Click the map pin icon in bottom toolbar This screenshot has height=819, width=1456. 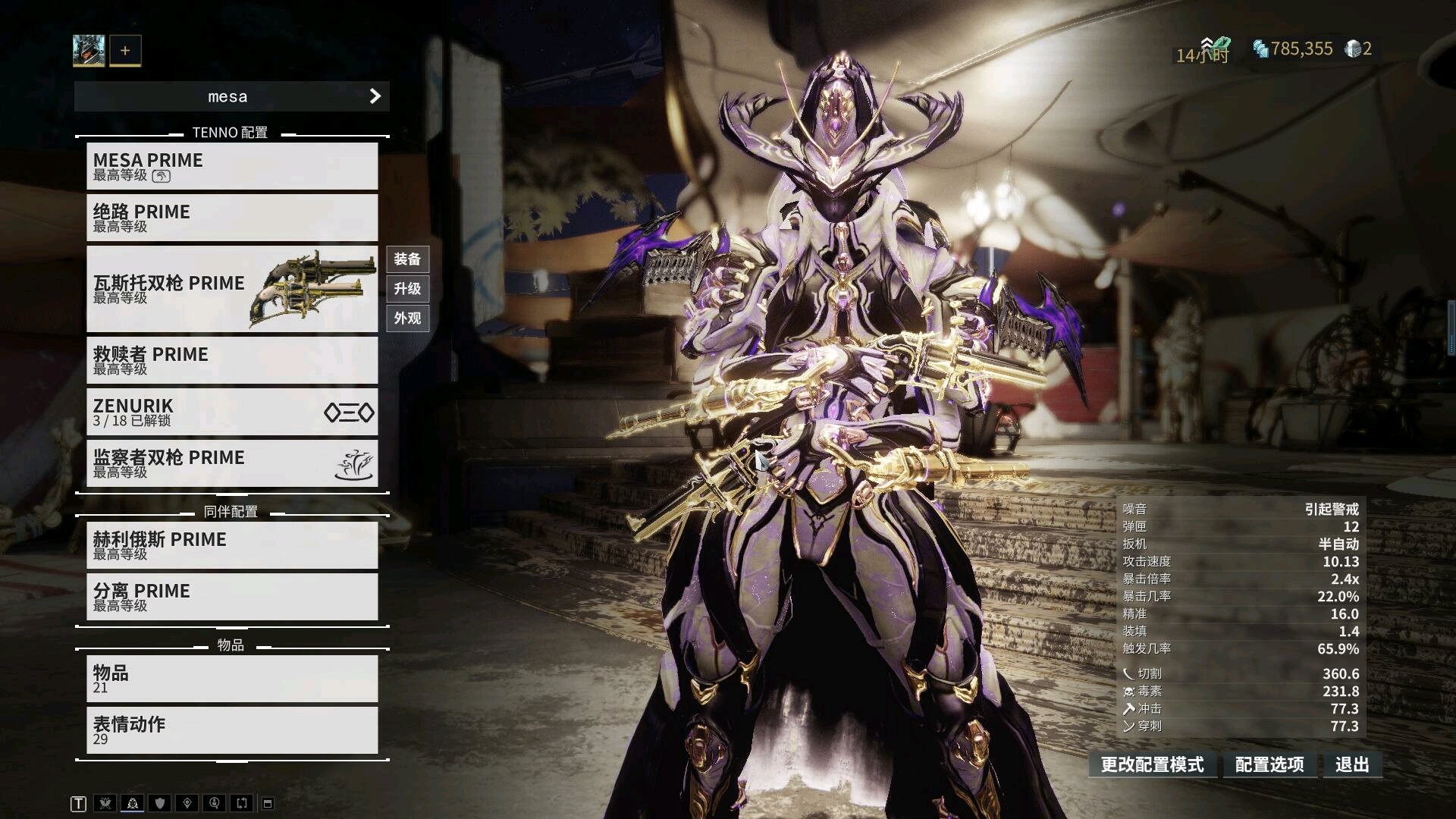point(187,804)
